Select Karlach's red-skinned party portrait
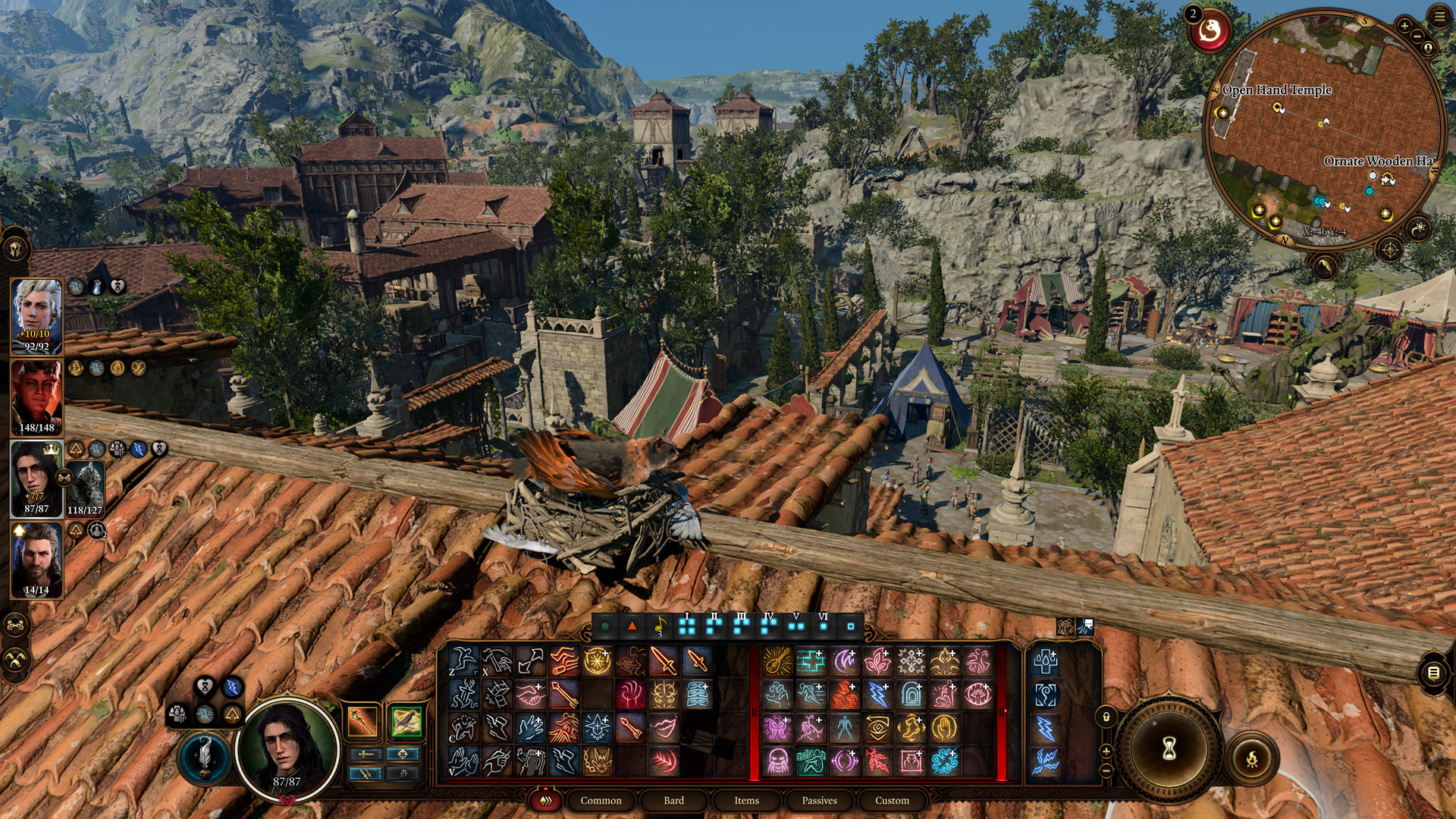 pos(36,397)
